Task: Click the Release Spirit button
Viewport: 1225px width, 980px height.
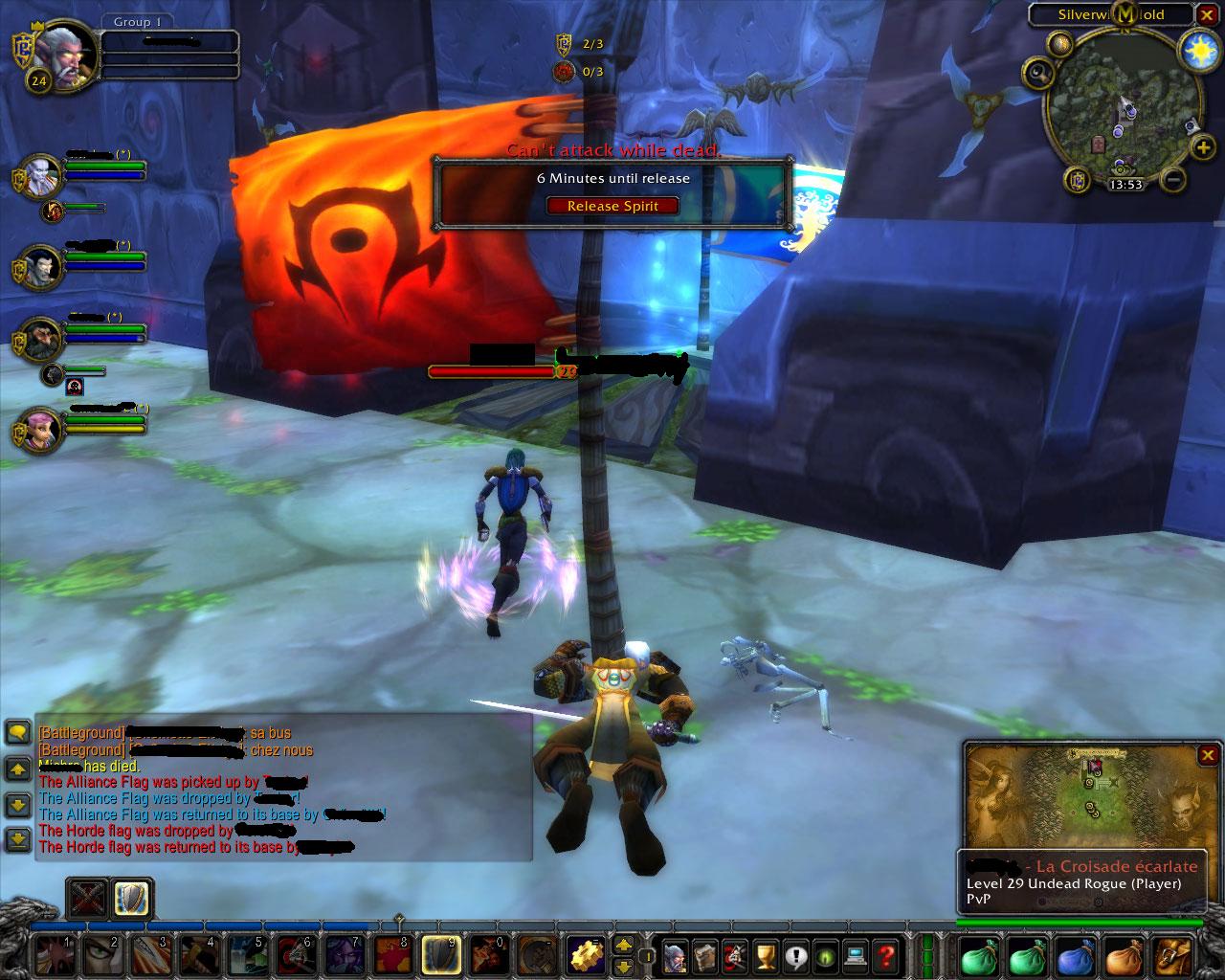Action: click(x=612, y=206)
